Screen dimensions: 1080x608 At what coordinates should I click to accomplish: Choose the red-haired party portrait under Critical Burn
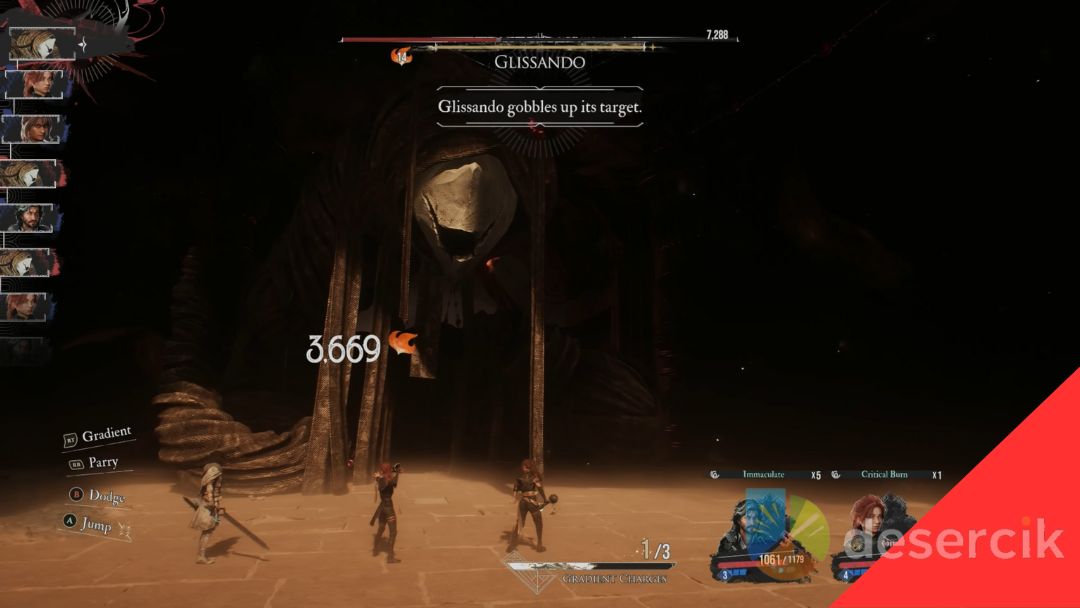[867, 527]
